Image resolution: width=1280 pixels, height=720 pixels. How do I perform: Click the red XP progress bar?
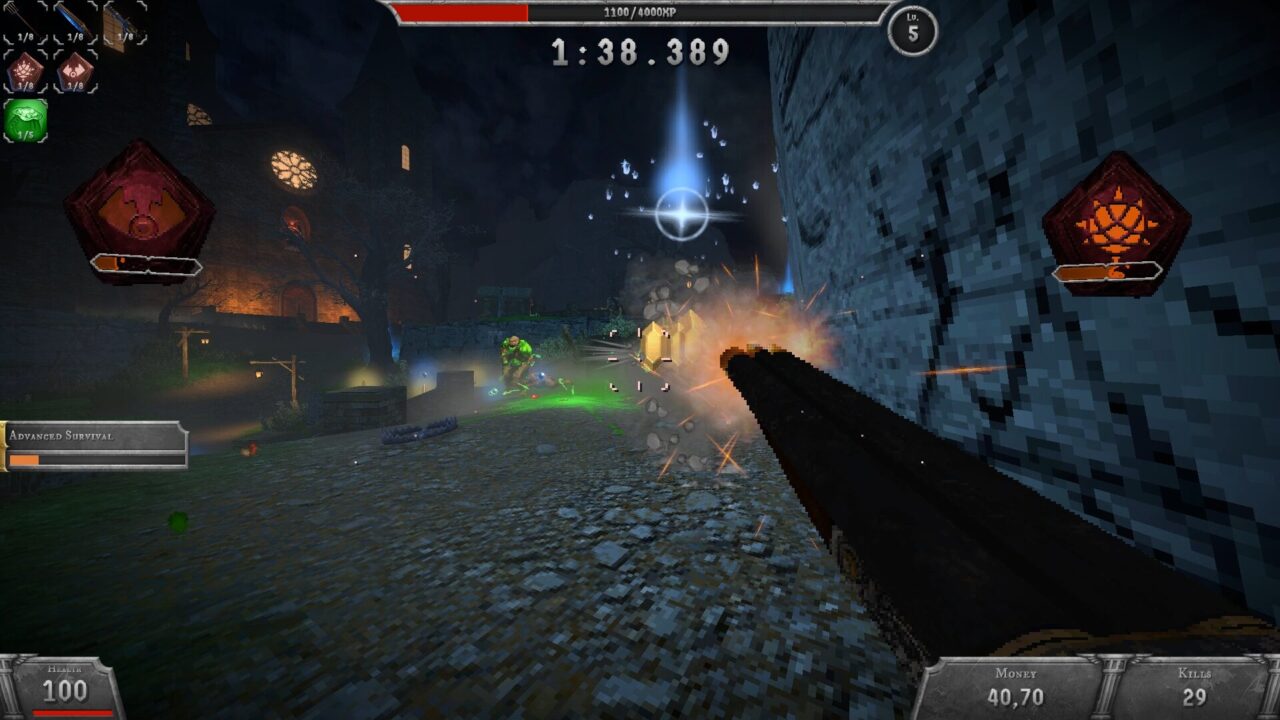click(461, 12)
